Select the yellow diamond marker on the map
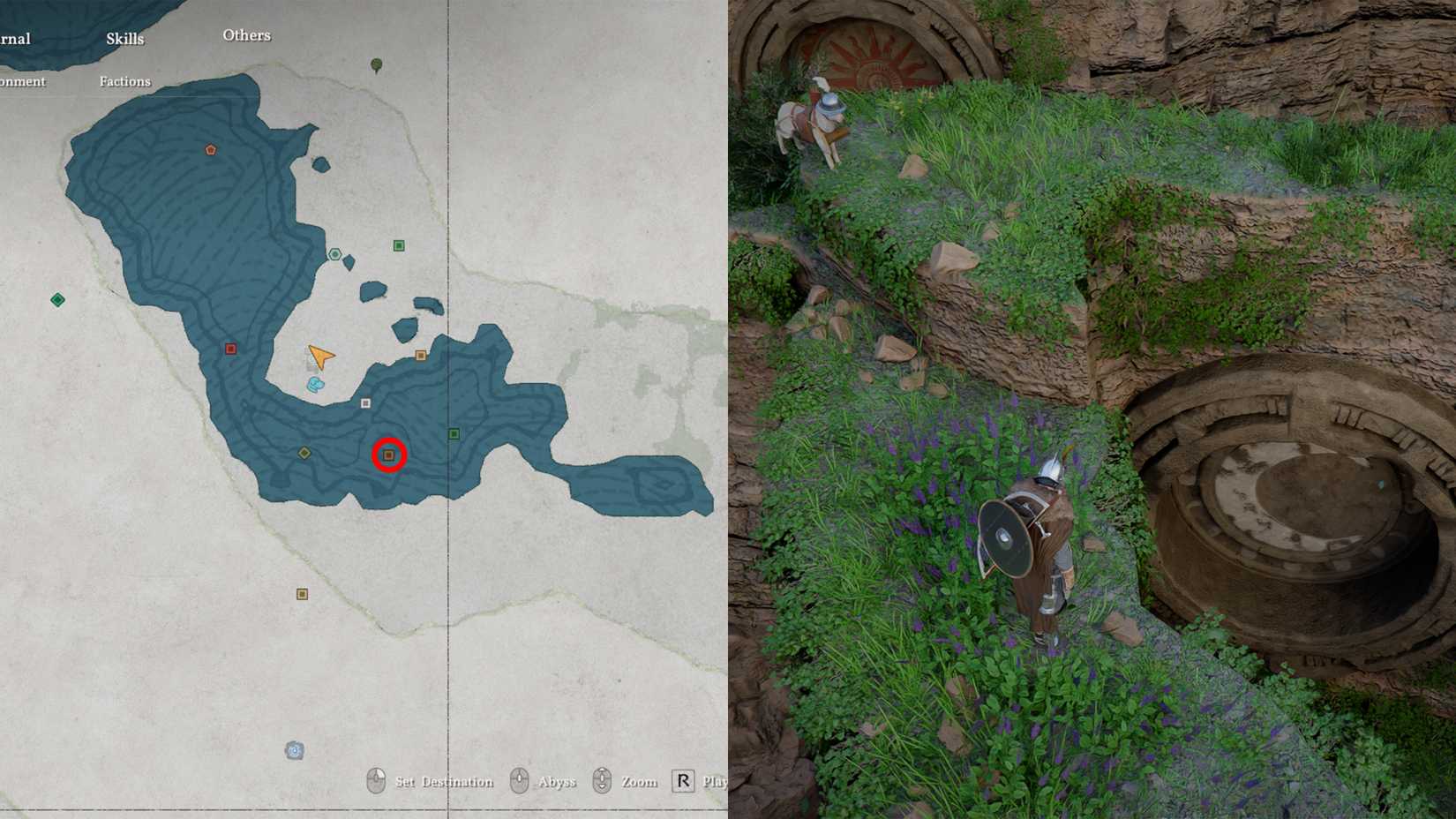Screen dimensions: 1456x819 click(x=304, y=453)
